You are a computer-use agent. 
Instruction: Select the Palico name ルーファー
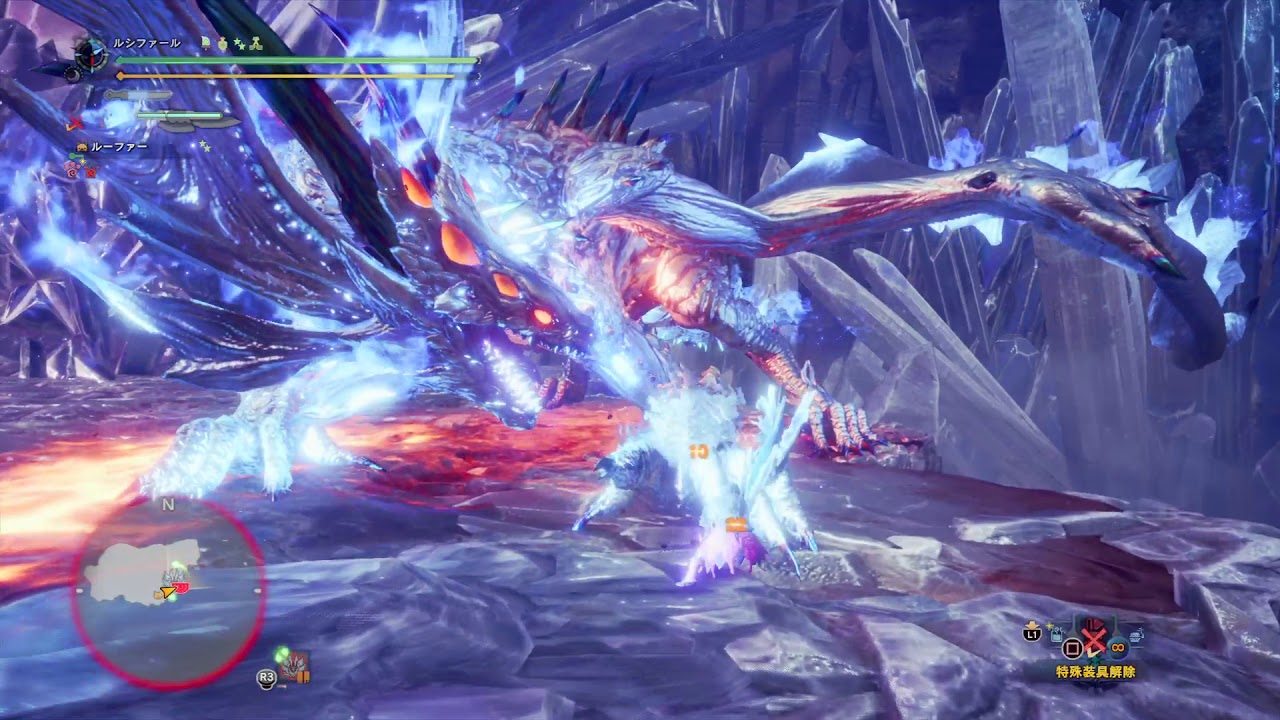tap(119, 147)
